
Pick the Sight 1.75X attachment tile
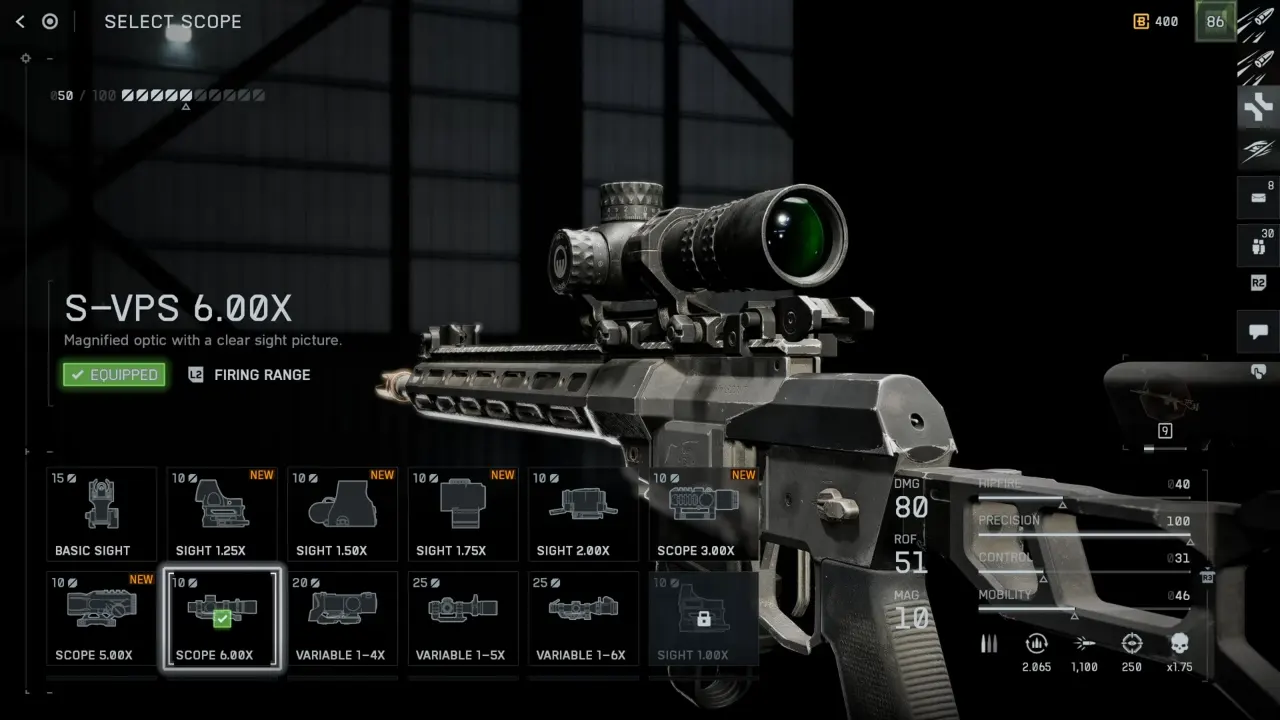coord(463,514)
